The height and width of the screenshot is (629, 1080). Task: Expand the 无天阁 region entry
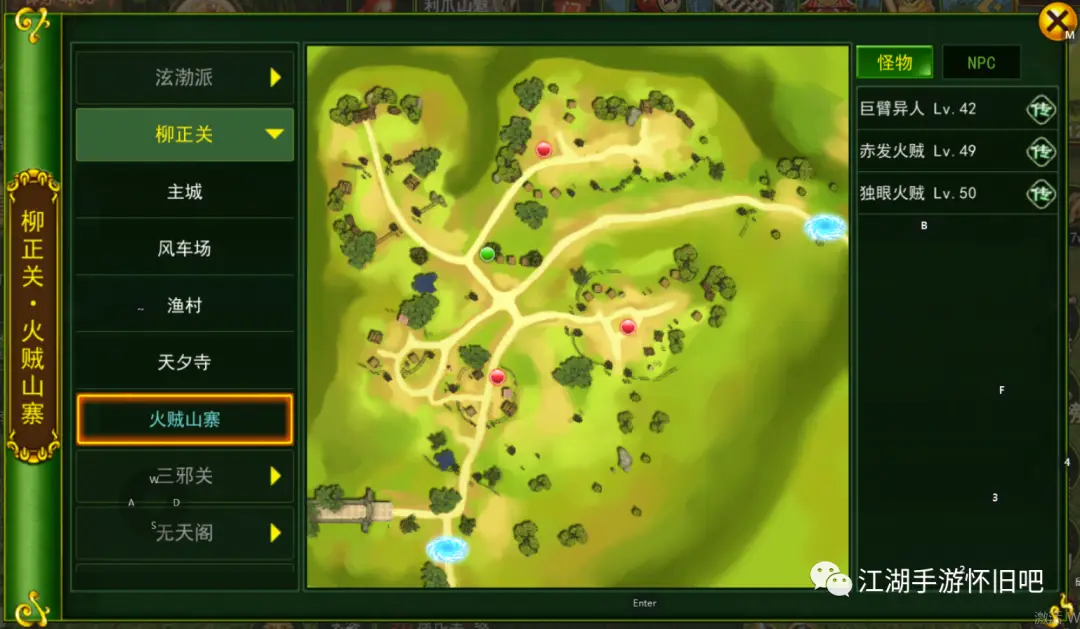coord(185,533)
